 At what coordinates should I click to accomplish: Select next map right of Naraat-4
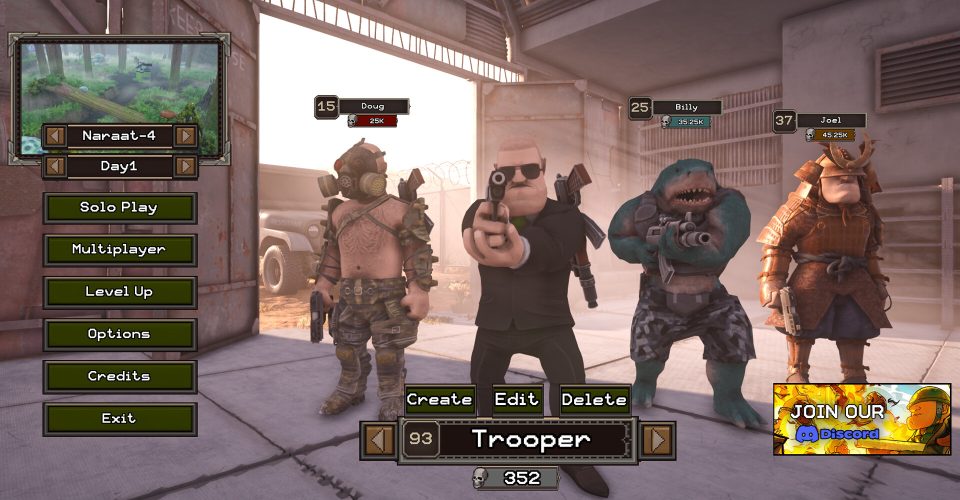185,135
